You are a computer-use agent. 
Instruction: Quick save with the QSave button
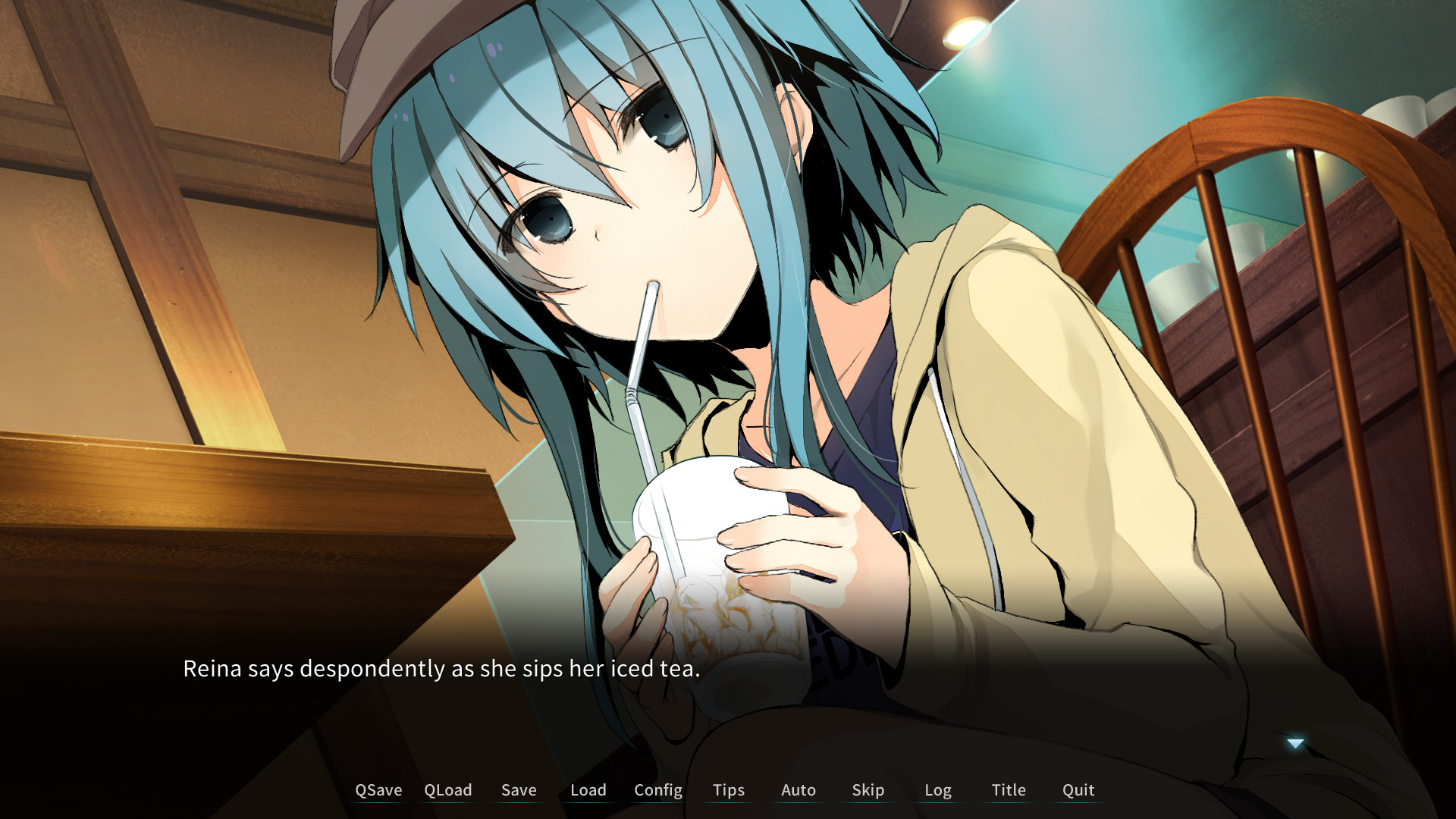[x=378, y=789]
